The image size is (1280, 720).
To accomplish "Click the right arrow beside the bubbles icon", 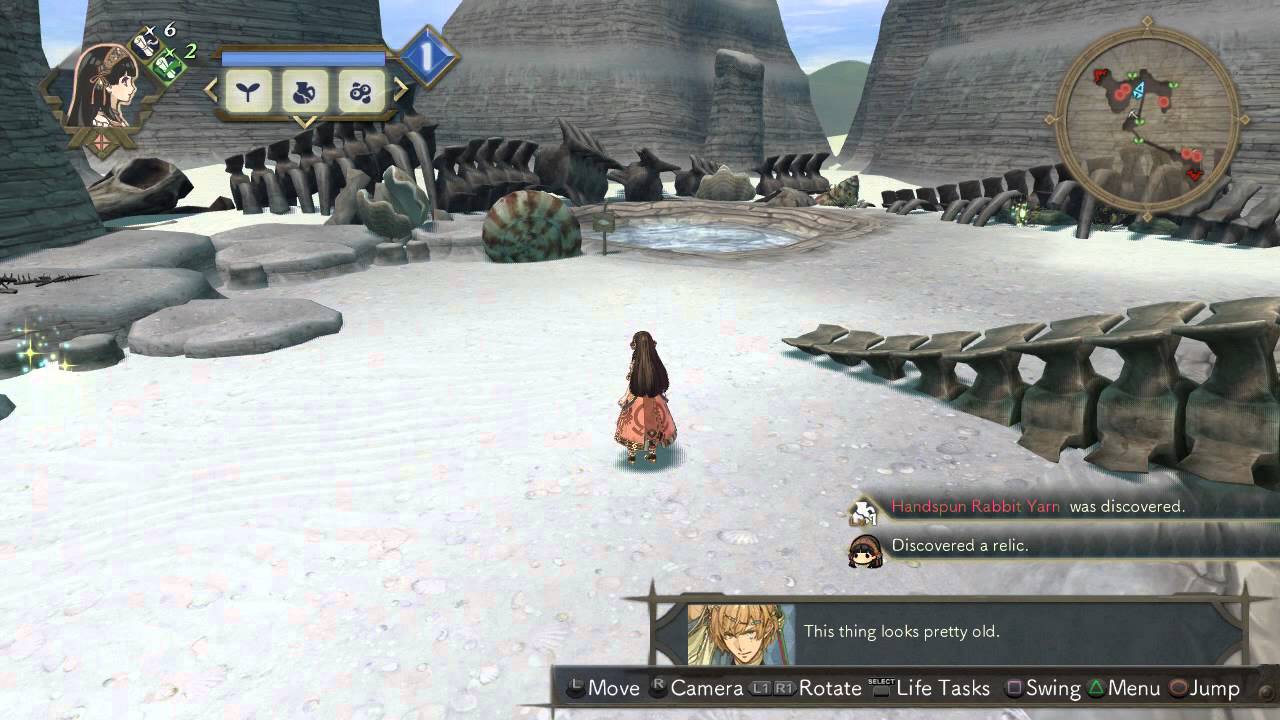I will (400, 91).
